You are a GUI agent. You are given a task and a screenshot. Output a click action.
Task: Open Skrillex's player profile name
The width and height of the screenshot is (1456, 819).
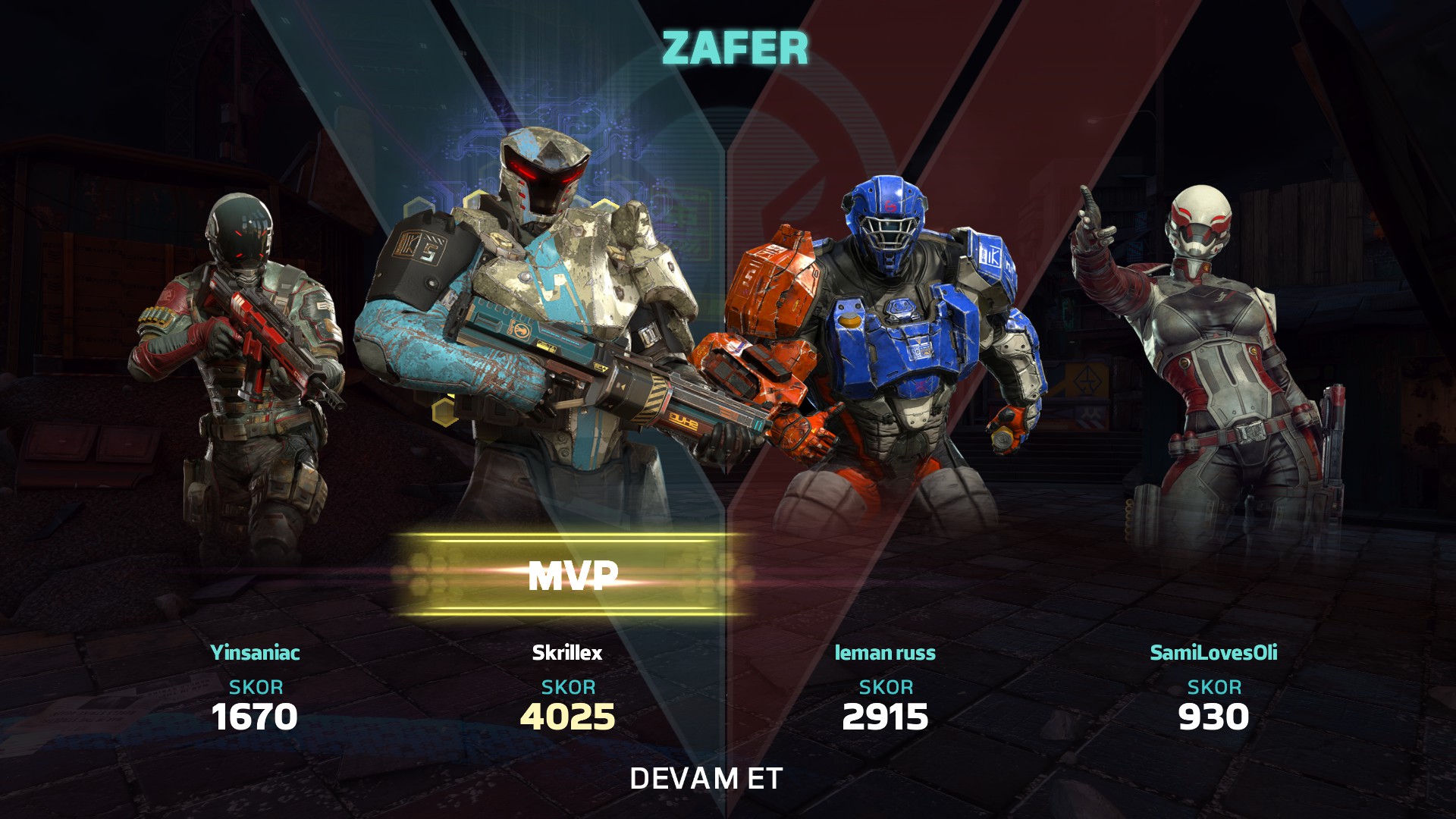(566, 652)
